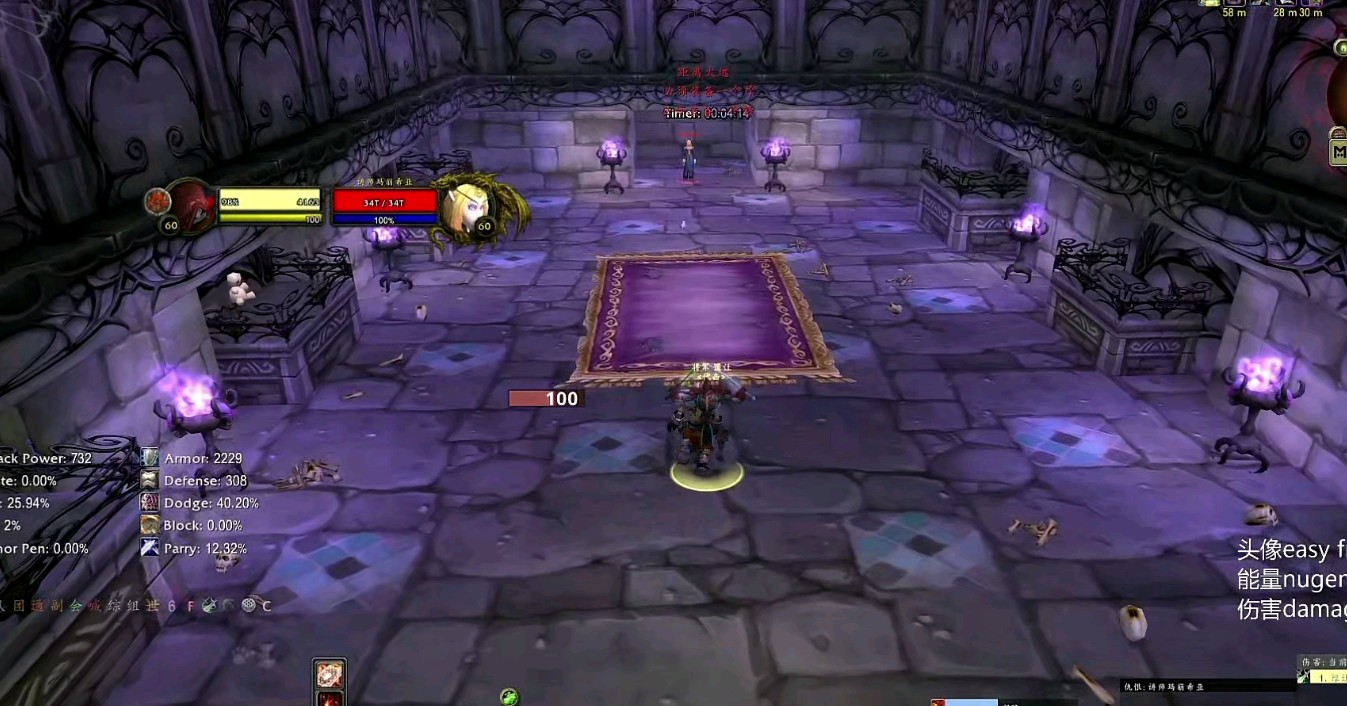The image size is (1347, 706).
Task: Click the 6 chat channel shortcut
Action: [x=172, y=606]
